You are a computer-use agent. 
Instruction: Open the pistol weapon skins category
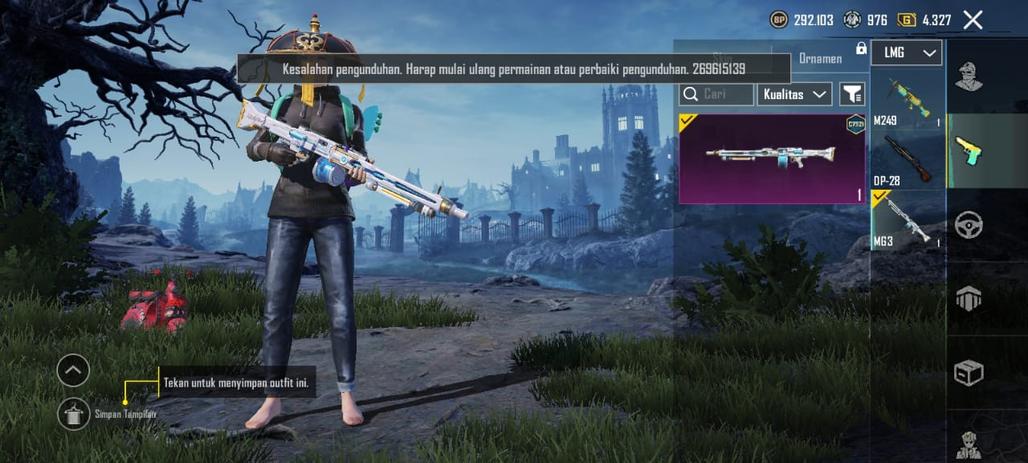968,151
